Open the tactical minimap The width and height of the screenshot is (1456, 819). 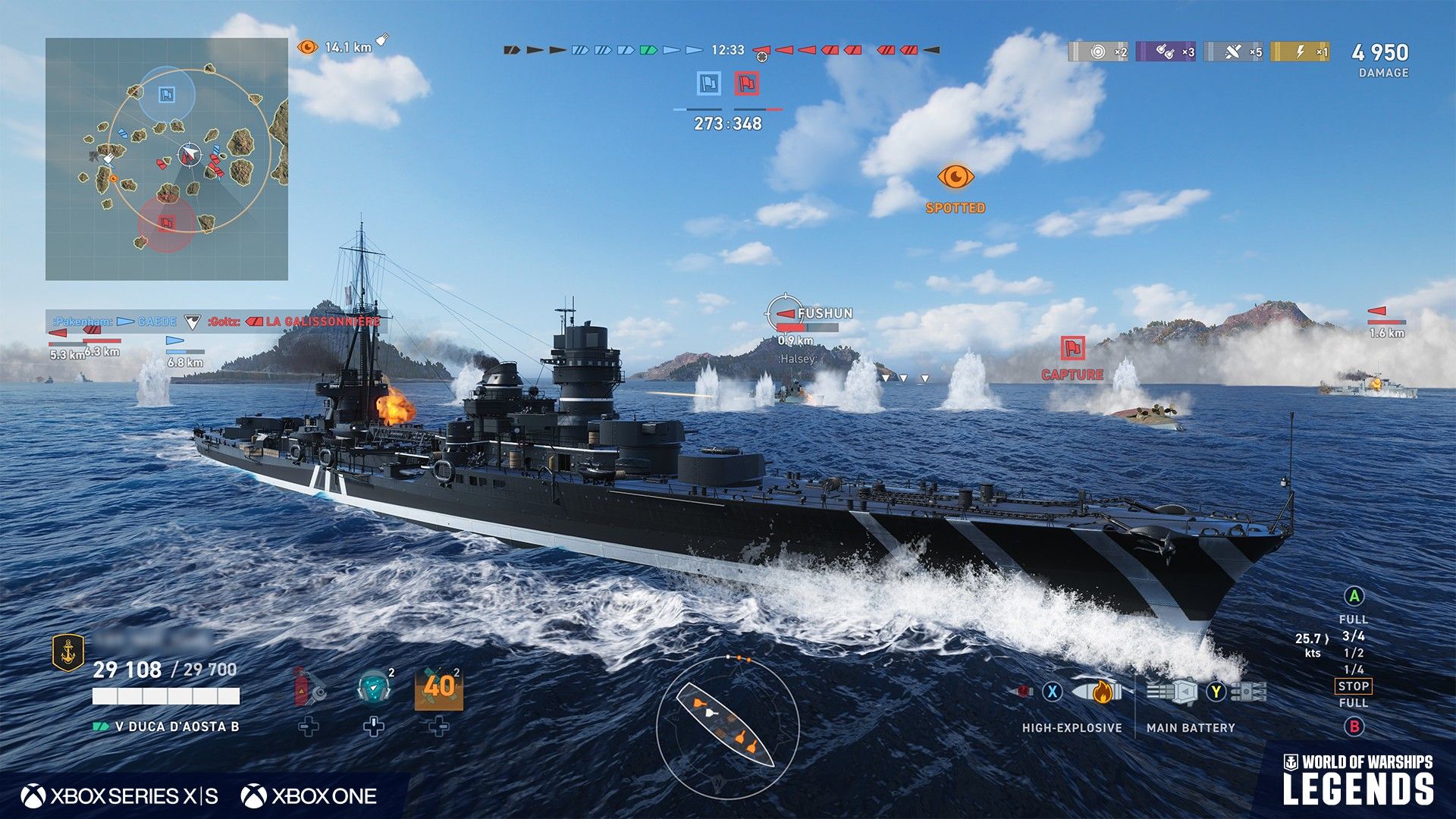click(x=167, y=159)
